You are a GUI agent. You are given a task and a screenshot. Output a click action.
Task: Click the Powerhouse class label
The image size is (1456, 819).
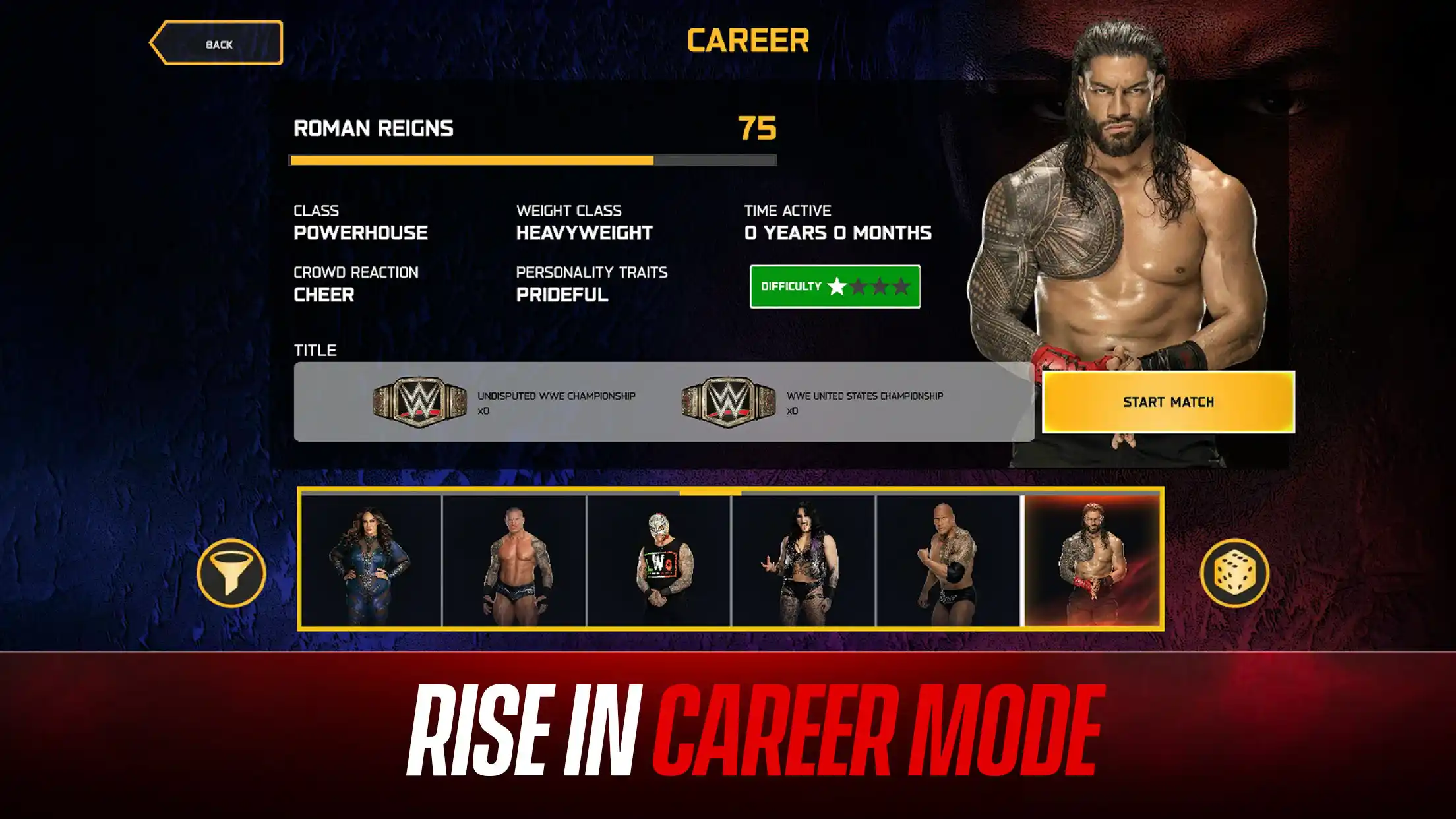click(x=361, y=233)
